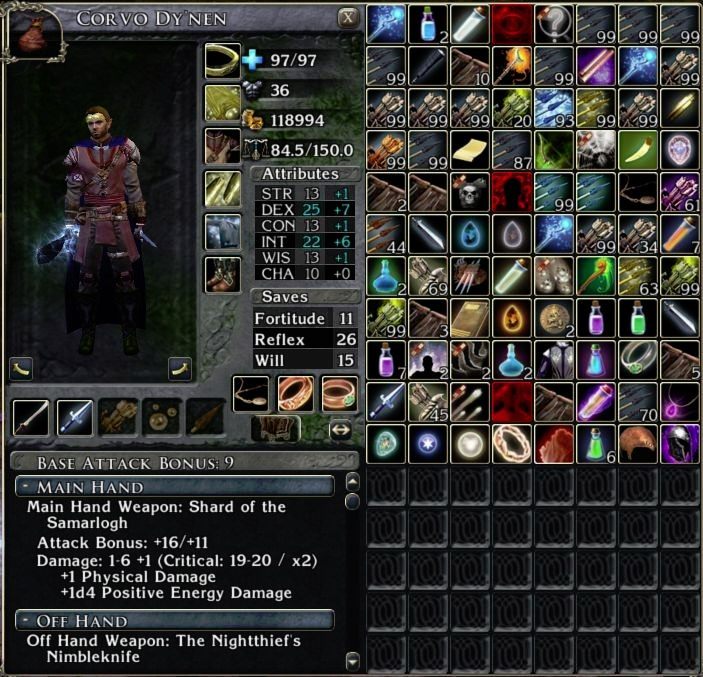Click the weapon details scroll-down arrow

351,660
